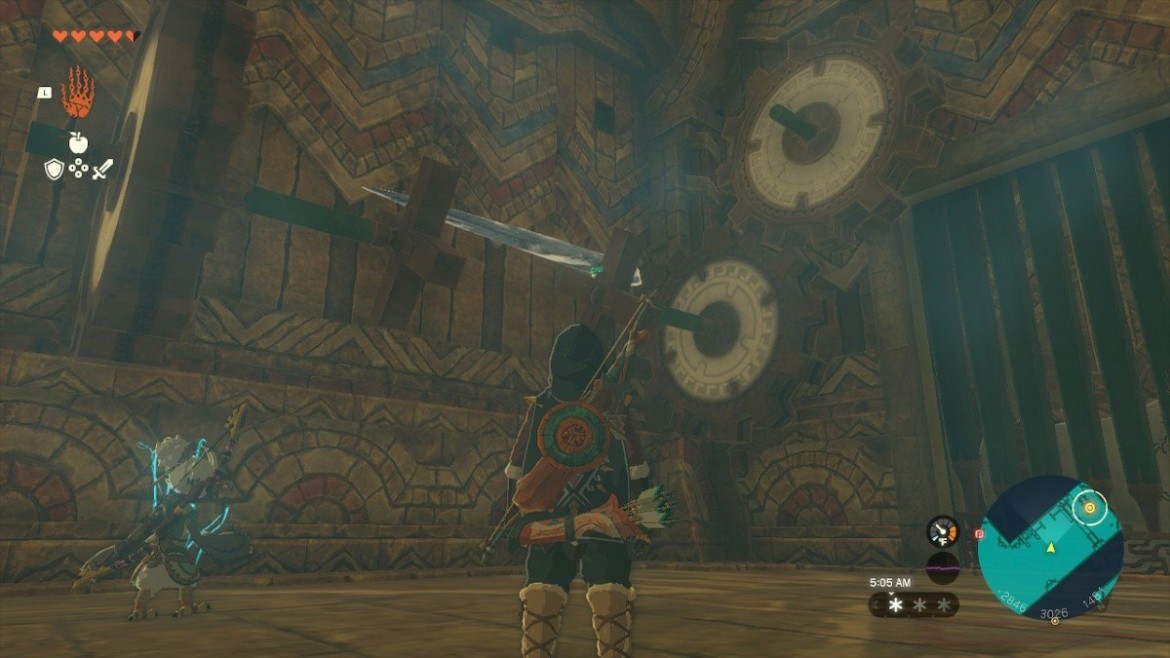Open the sword weapon quick-select icon
This screenshot has width=1170, height=658.
point(102,170)
